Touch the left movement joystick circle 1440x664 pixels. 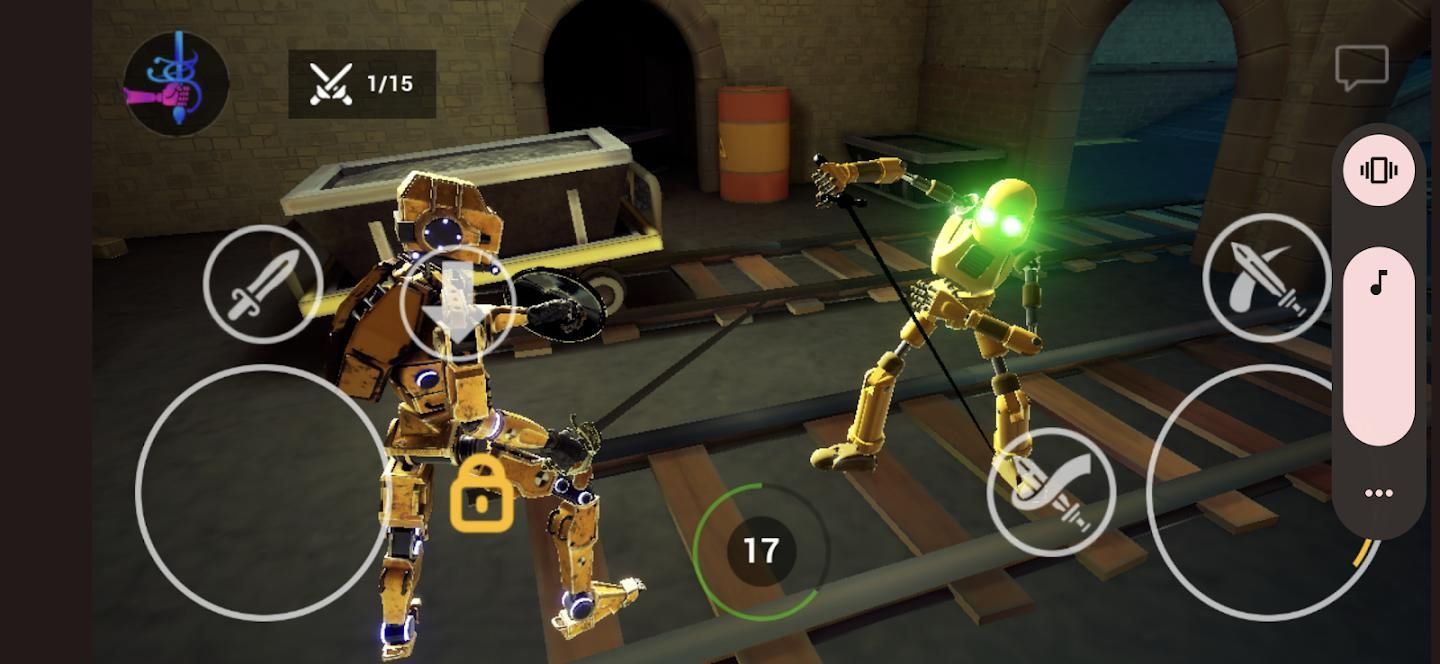point(262,491)
